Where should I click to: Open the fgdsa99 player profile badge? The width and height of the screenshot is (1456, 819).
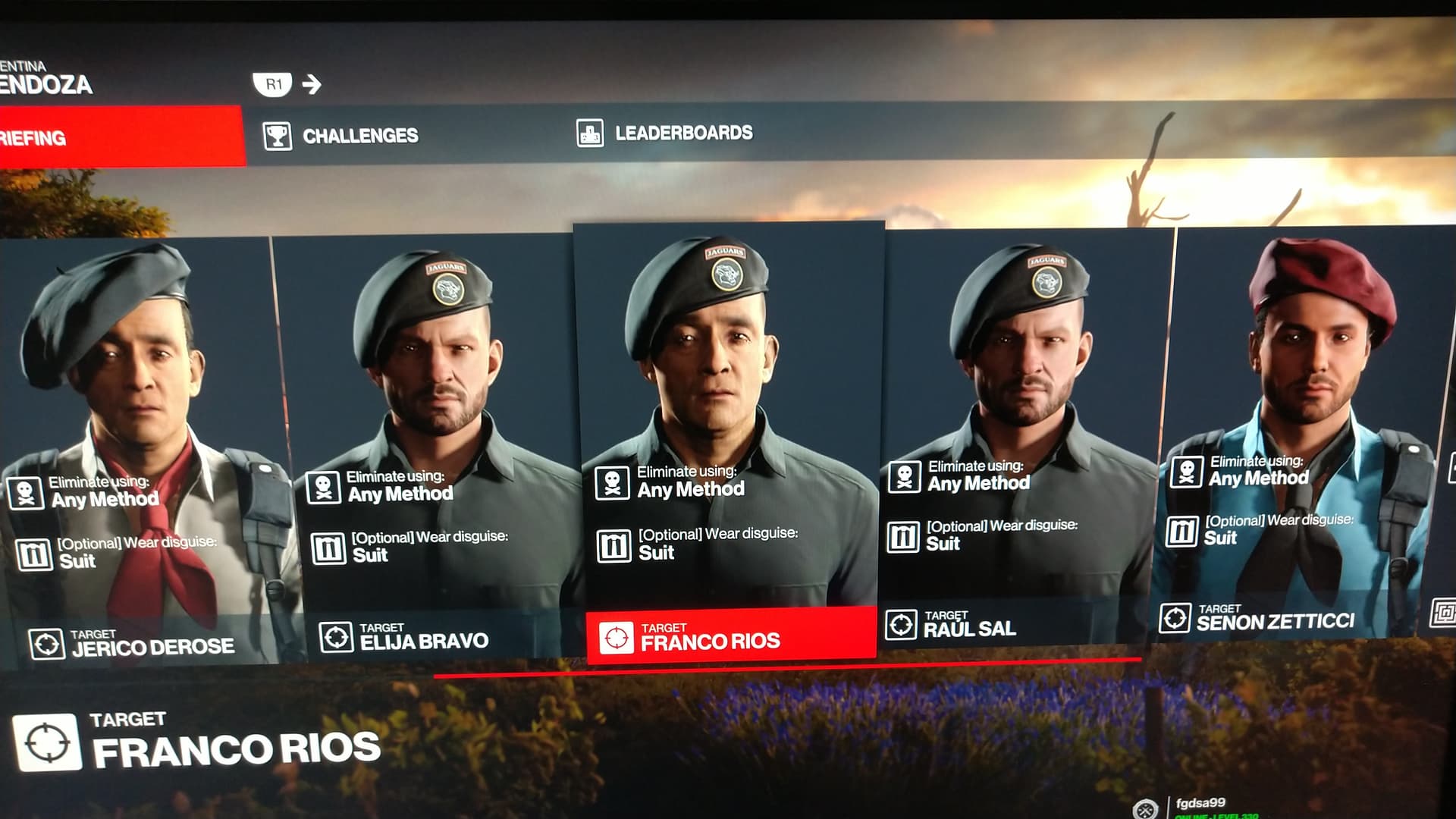pos(1198,805)
